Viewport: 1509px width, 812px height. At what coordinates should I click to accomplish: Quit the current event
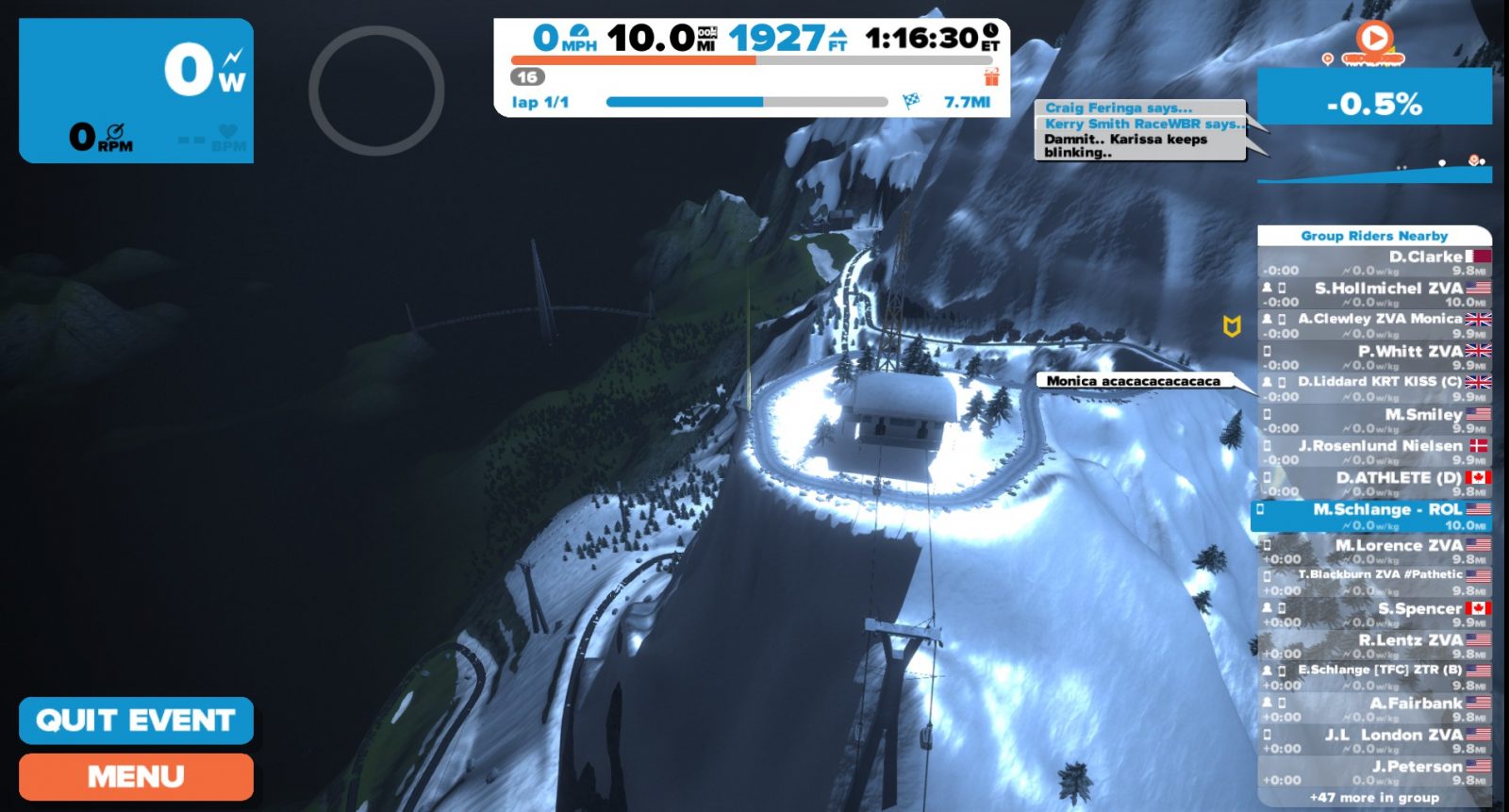click(x=136, y=721)
